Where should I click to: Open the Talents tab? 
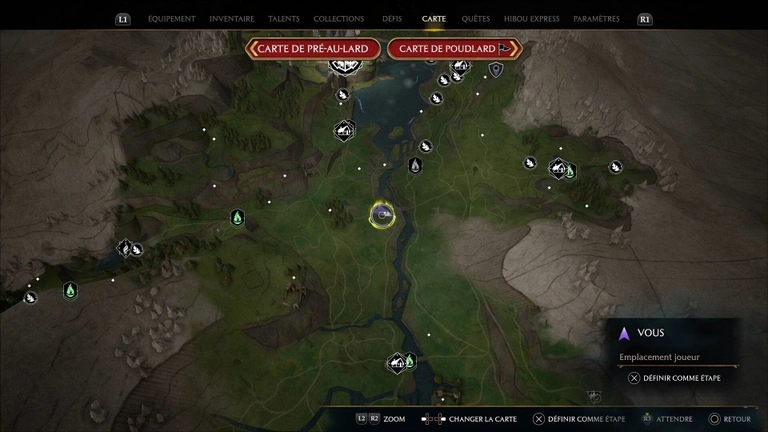click(x=284, y=19)
